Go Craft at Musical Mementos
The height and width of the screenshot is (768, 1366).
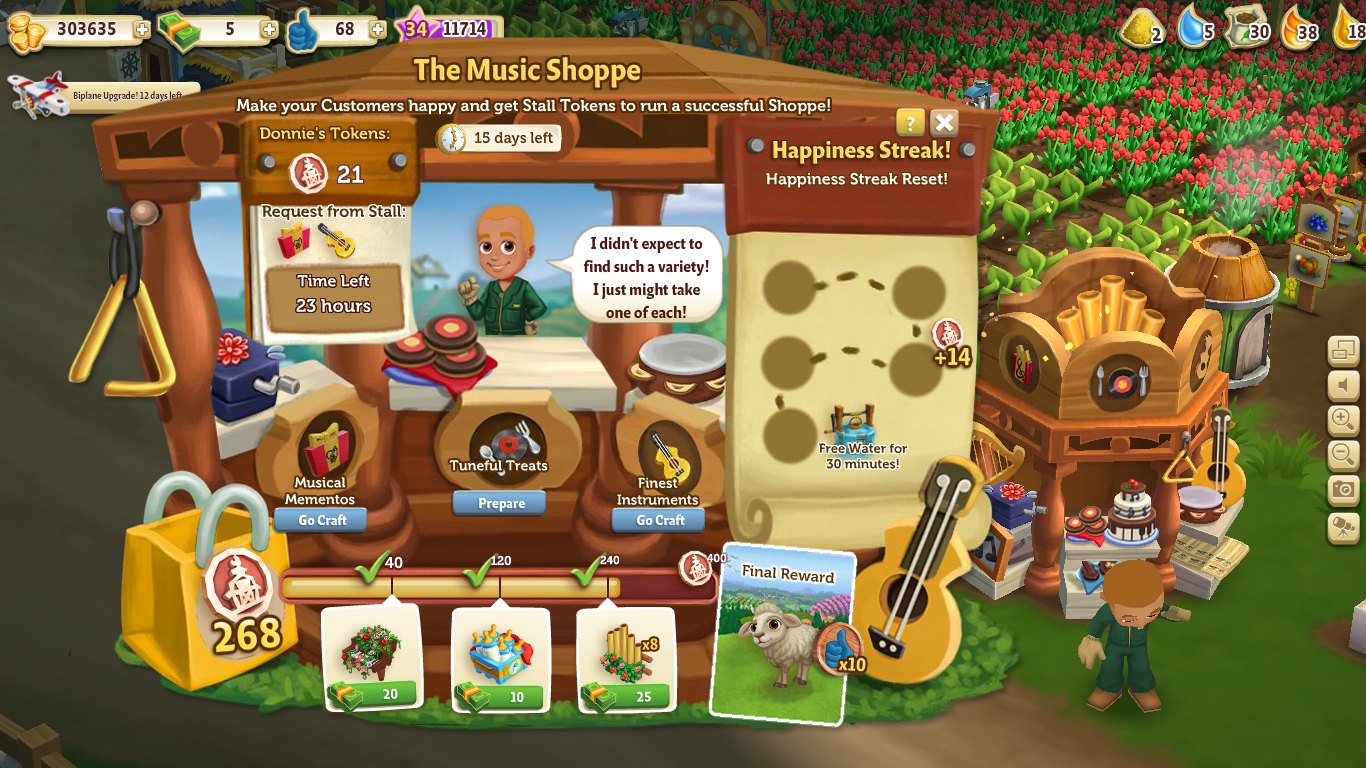(319, 519)
